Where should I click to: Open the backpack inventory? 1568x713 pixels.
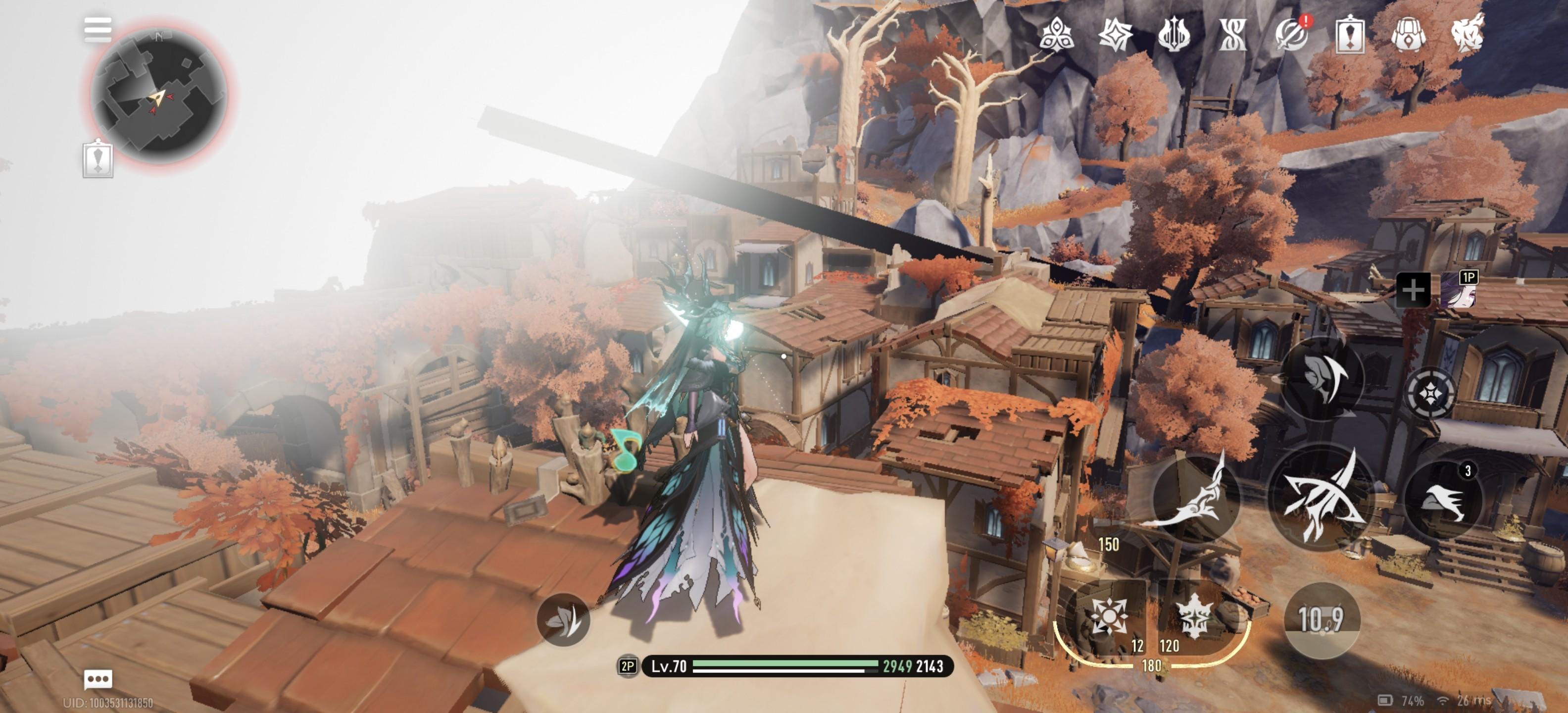(1408, 34)
